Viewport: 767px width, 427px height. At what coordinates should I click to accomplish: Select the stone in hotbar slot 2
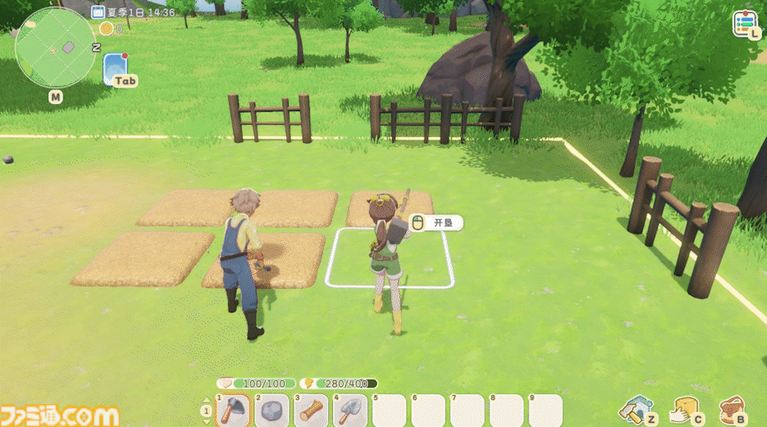(271, 410)
